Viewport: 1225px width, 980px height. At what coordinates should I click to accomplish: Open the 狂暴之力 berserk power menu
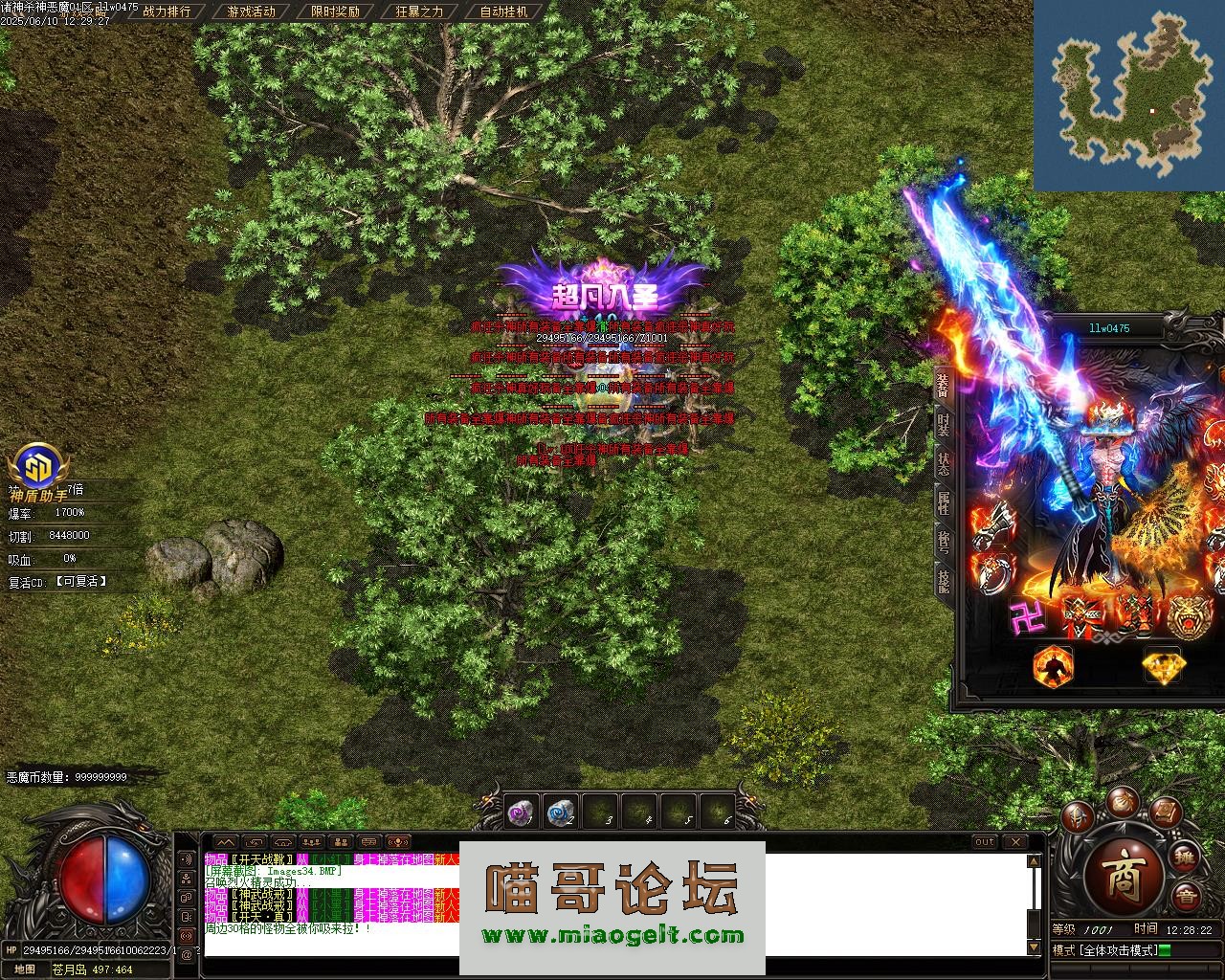(x=419, y=11)
